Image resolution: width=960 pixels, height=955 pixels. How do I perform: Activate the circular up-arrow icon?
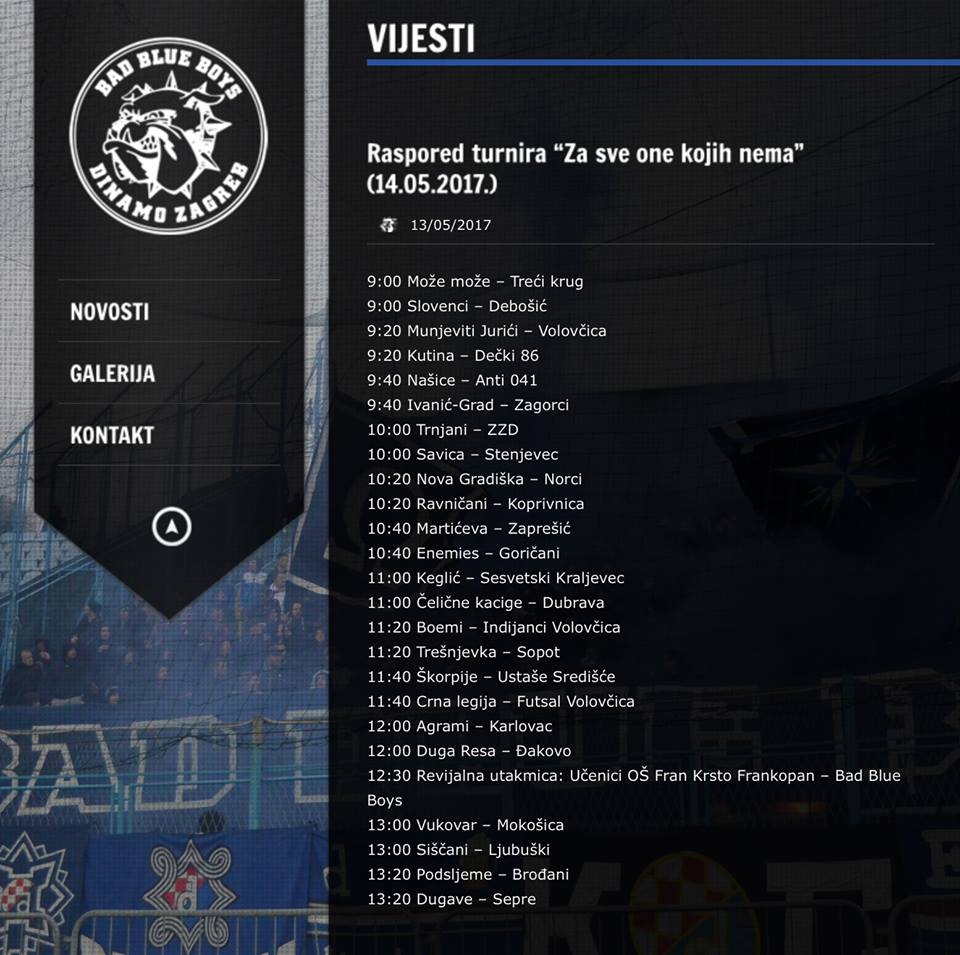tap(172, 526)
